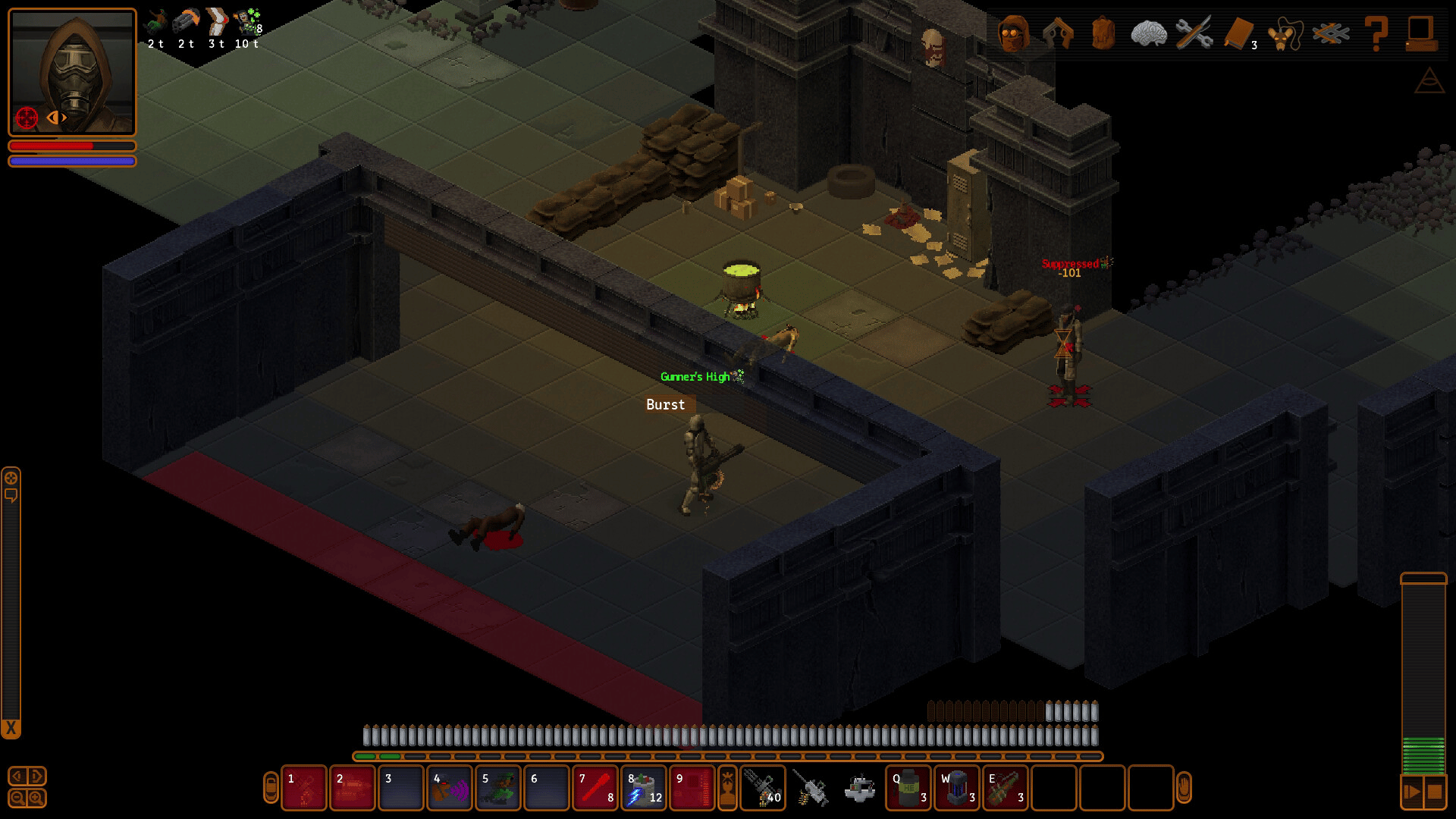Open the crafting wrench and knife icon
1456x819 pixels.
pyautogui.click(x=1194, y=33)
